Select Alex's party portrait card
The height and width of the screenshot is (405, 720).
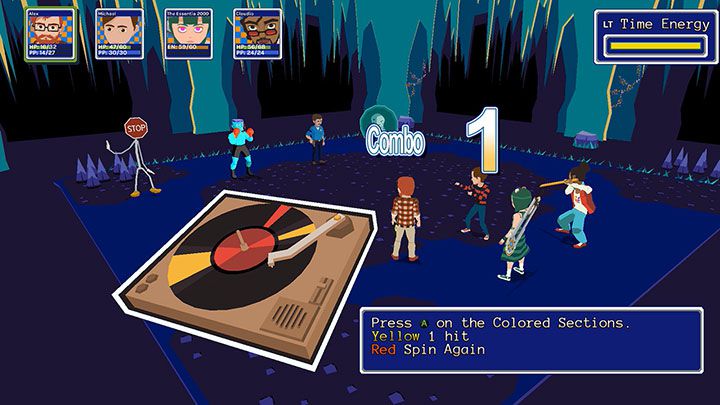coord(50,34)
